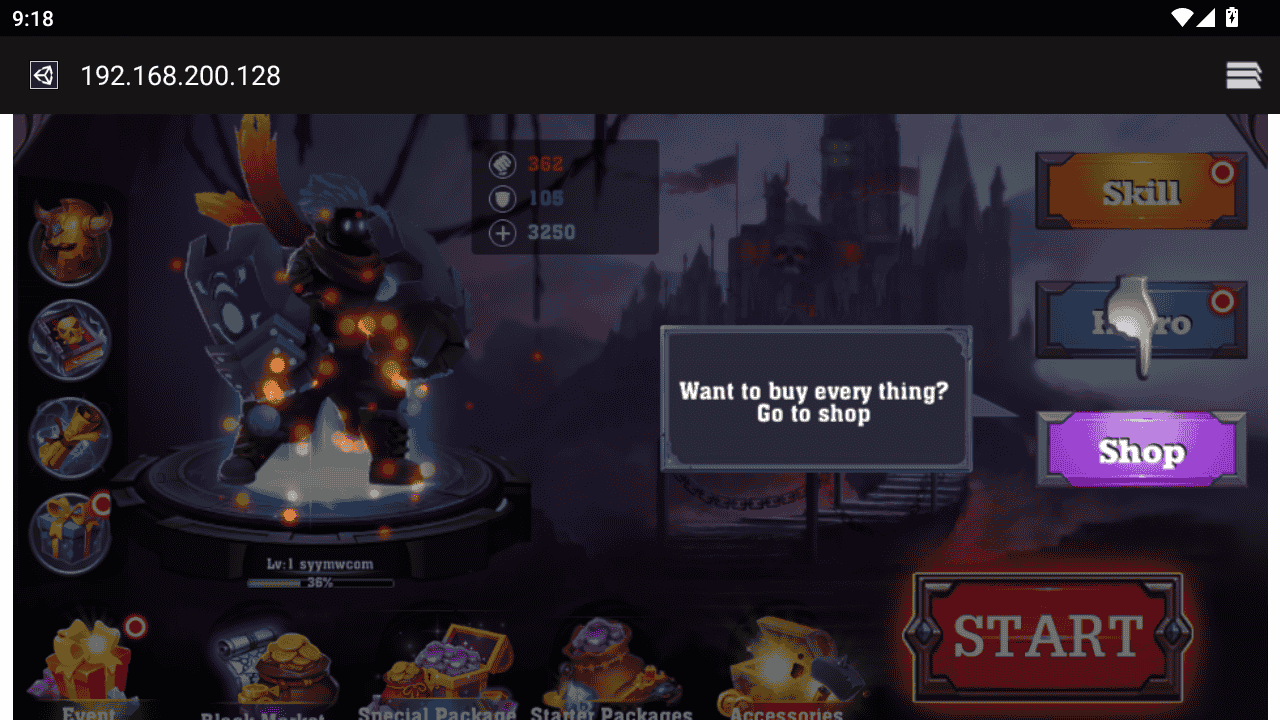Open the blue gift box icon
Screen dimensions: 1280x720
point(70,534)
